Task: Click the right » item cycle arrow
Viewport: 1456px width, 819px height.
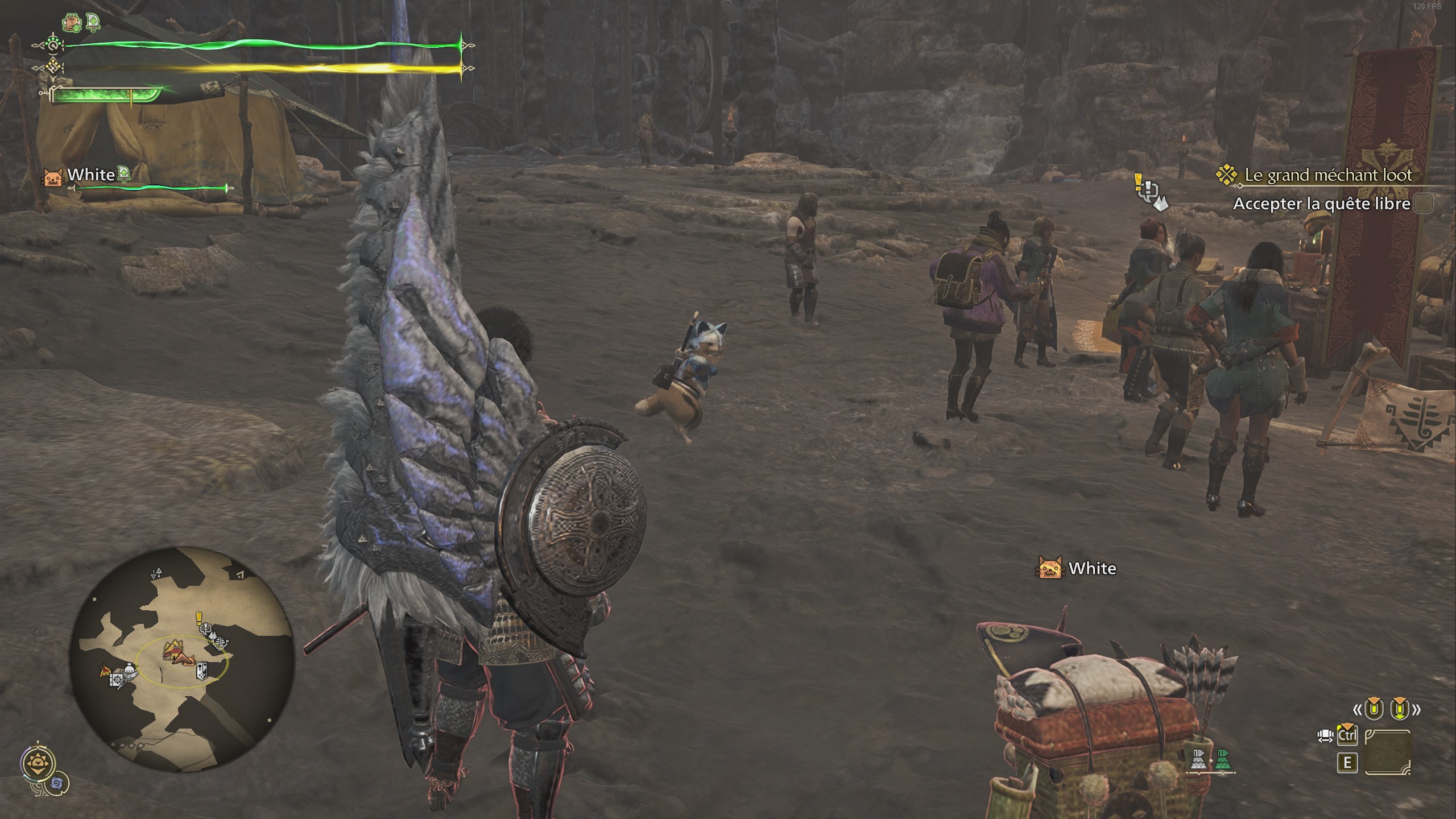Action: tap(1417, 709)
